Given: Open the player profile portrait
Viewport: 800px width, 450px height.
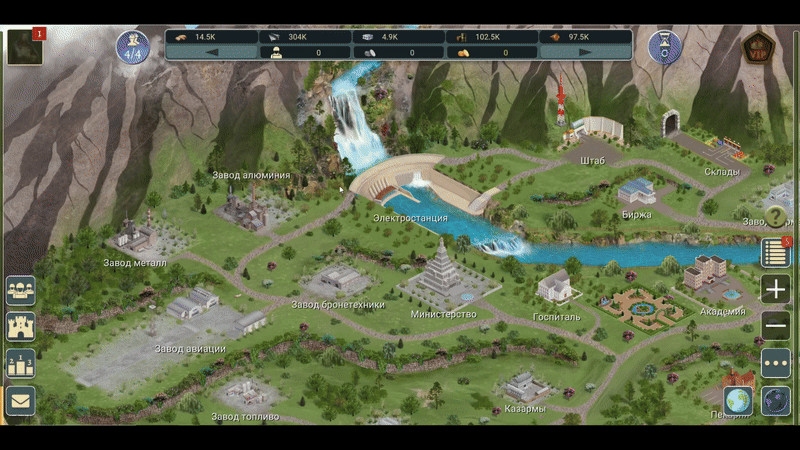Looking at the screenshot, I should (x=25, y=47).
